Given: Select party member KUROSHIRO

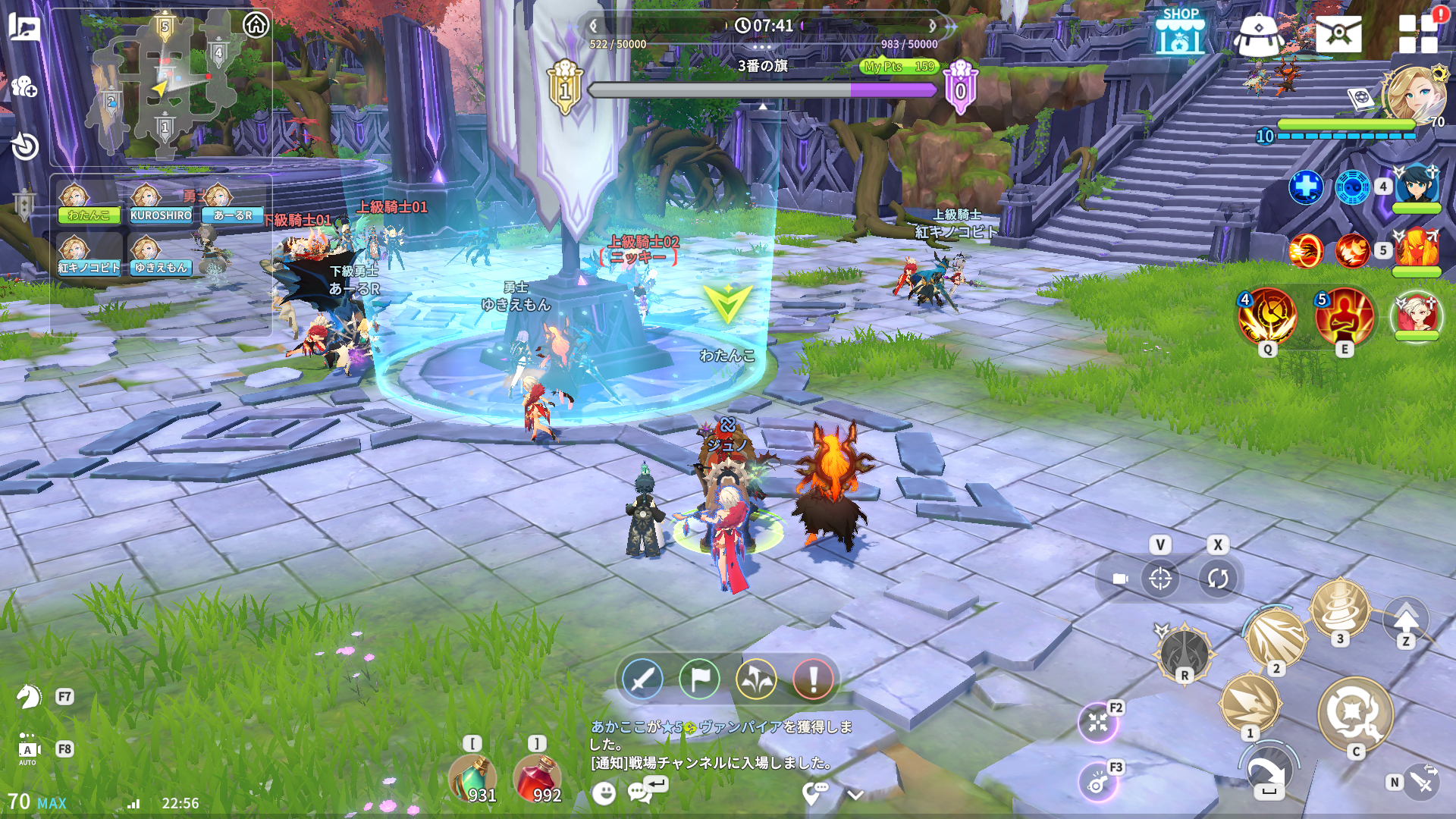Looking at the screenshot, I should coord(160,203).
